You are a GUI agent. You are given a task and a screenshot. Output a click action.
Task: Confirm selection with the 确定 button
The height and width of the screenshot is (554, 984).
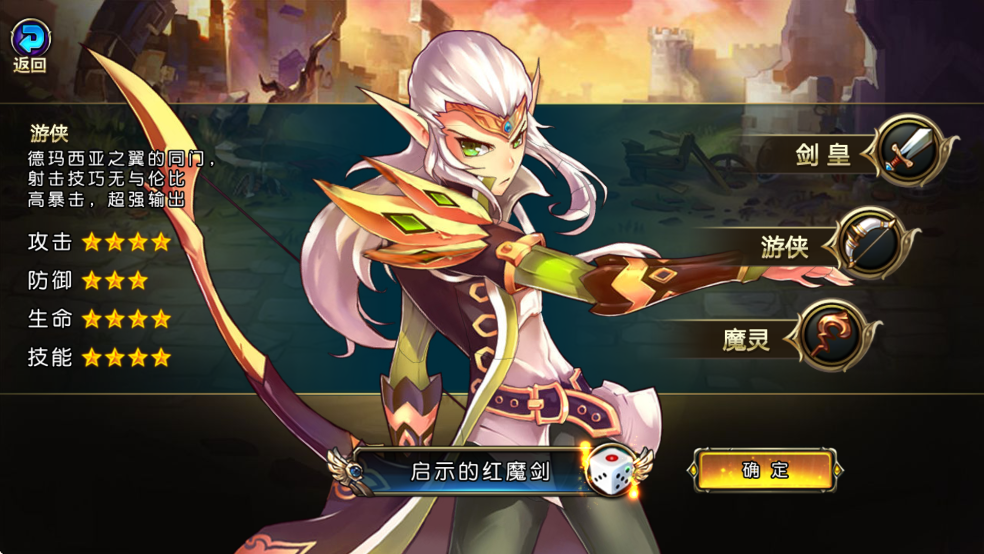[x=766, y=470]
